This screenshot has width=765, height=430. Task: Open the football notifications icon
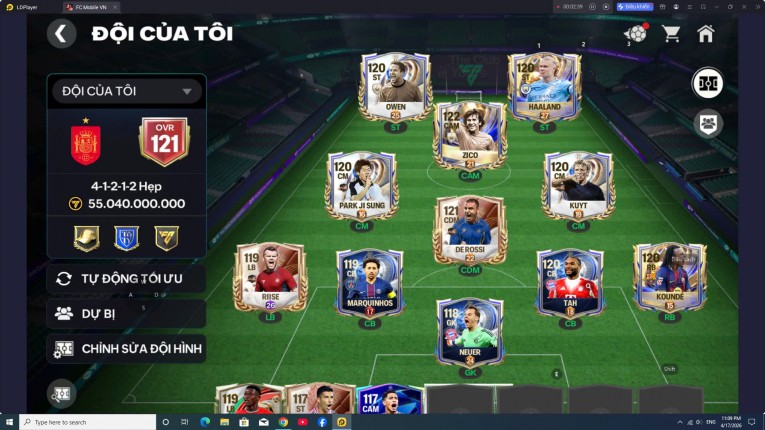pos(634,34)
